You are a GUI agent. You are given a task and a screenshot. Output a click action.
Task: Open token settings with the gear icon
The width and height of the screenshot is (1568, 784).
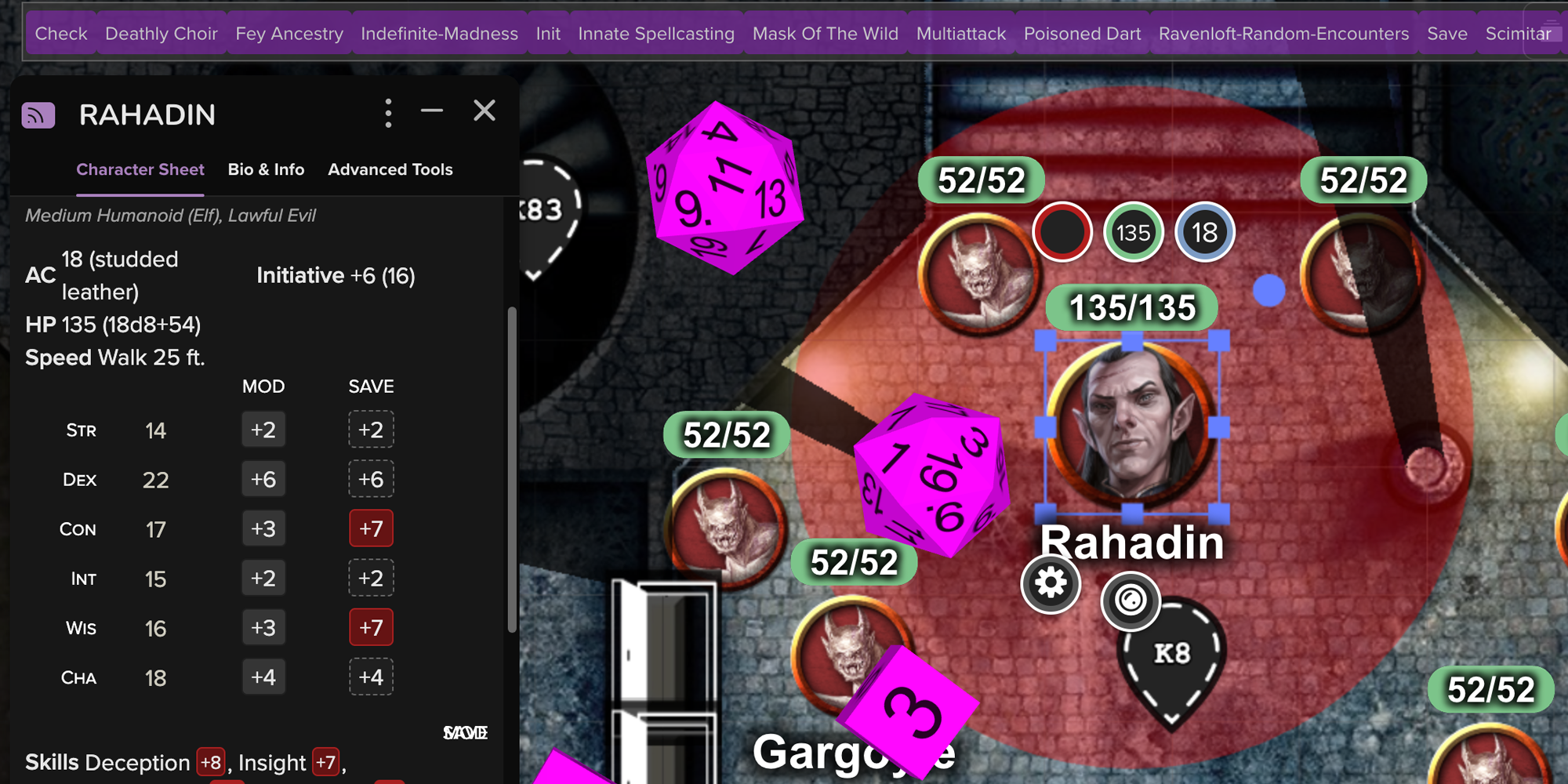click(1050, 584)
